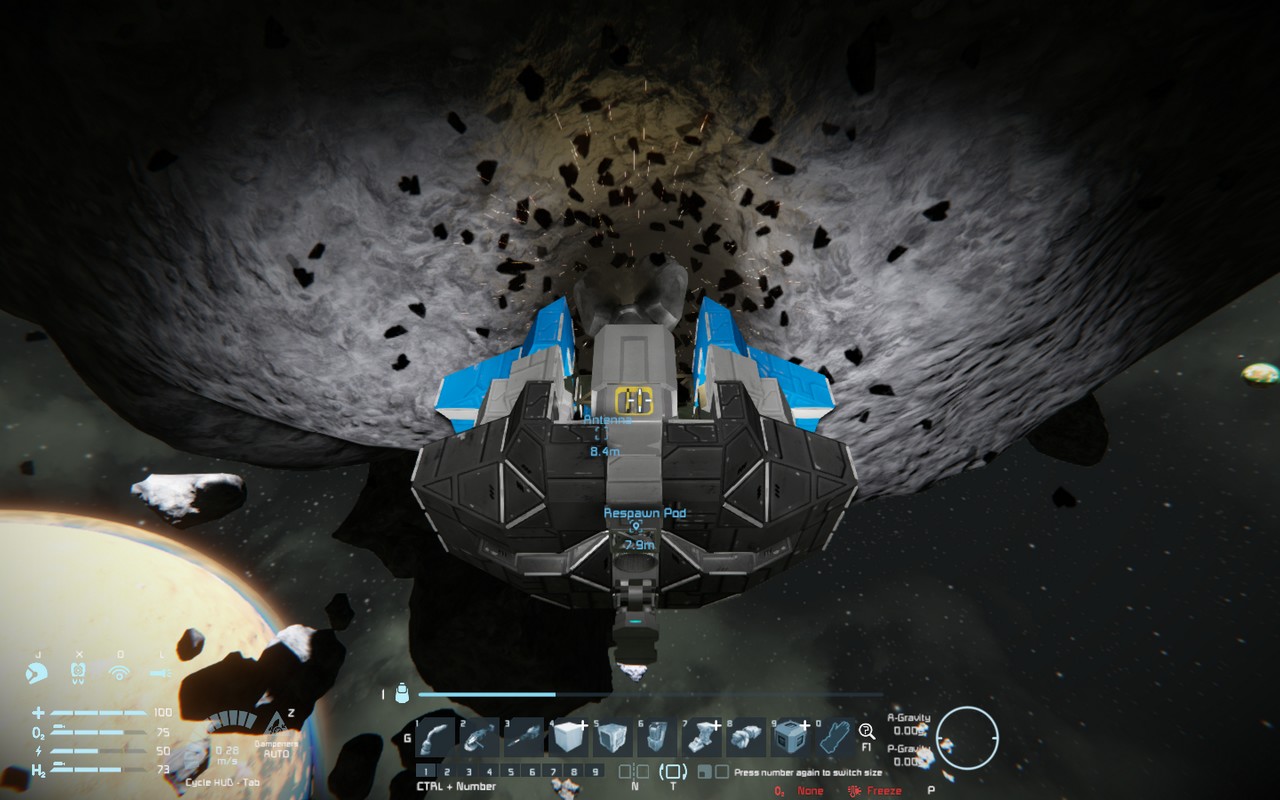Pick the framed cube block in slot 5
Viewport: 1280px width, 800px height.
(612, 738)
